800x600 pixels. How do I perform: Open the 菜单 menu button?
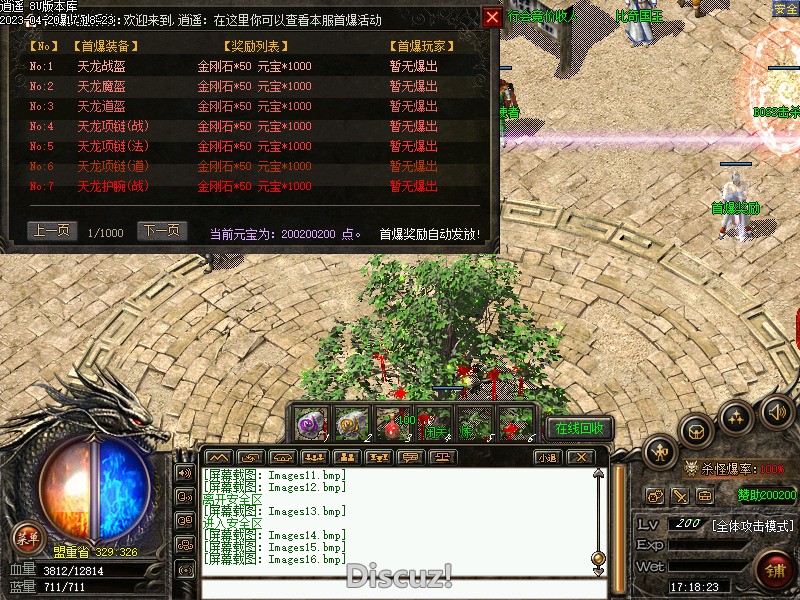27,539
